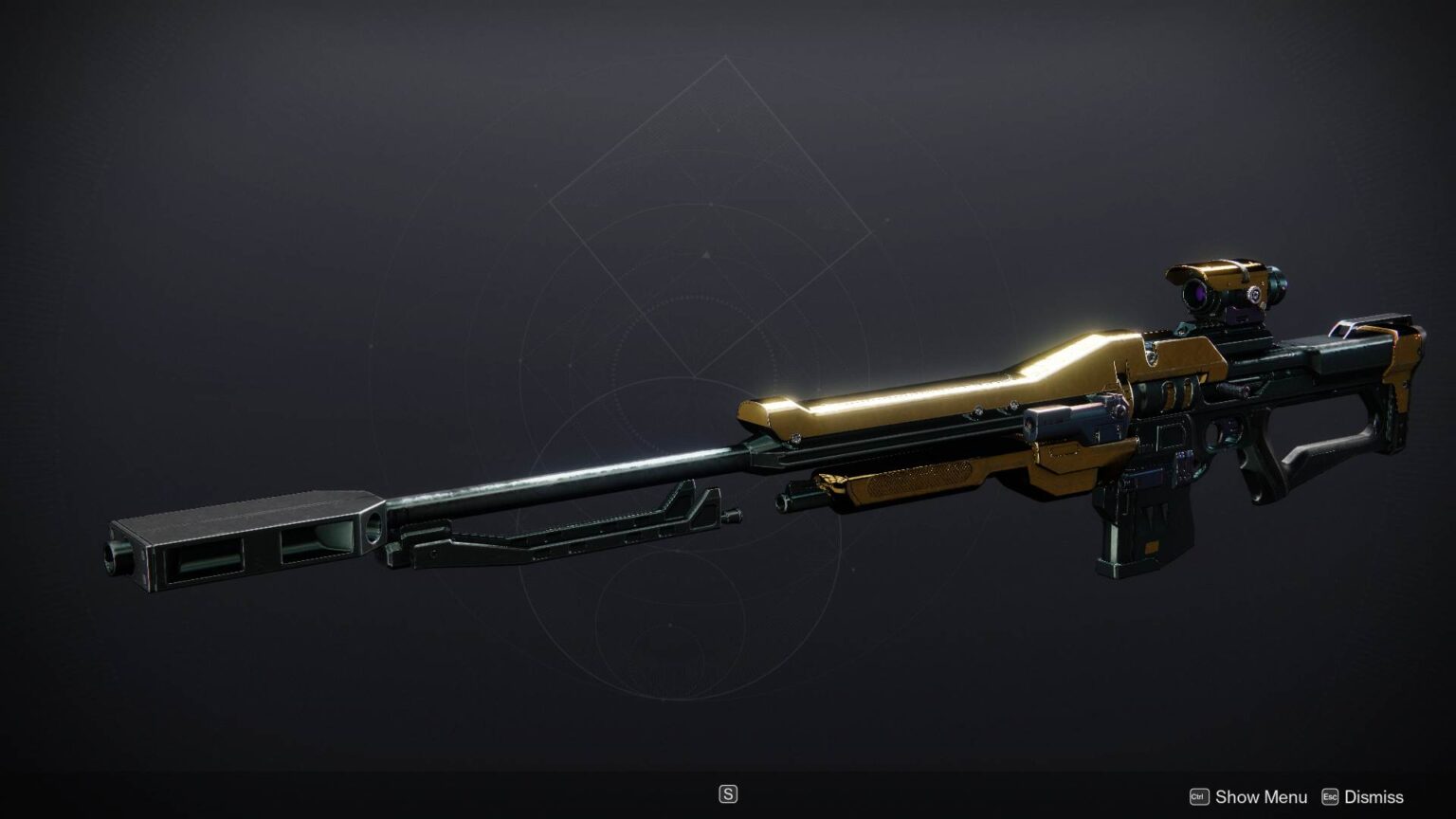
Task: Click the Ctrl key glyph icon
Action: click(x=1199, y=797)
